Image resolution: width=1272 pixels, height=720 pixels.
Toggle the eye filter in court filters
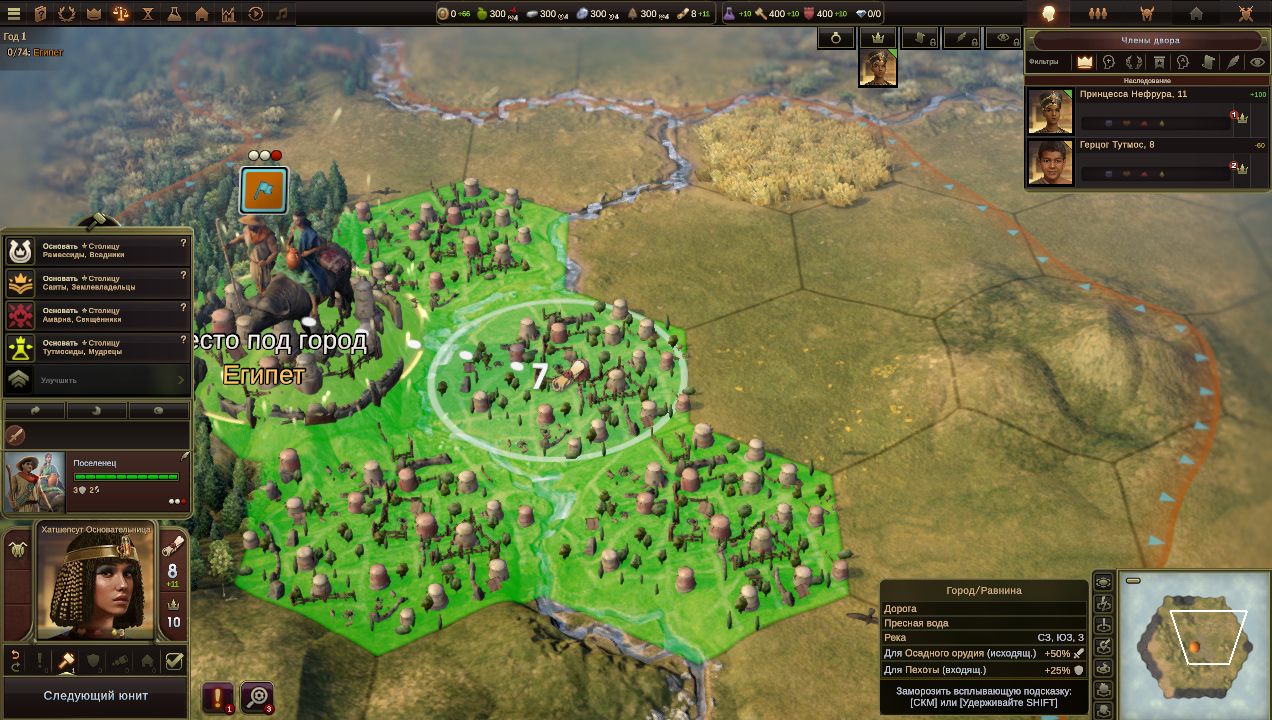pyautogui.click(x=1257, y=62)
